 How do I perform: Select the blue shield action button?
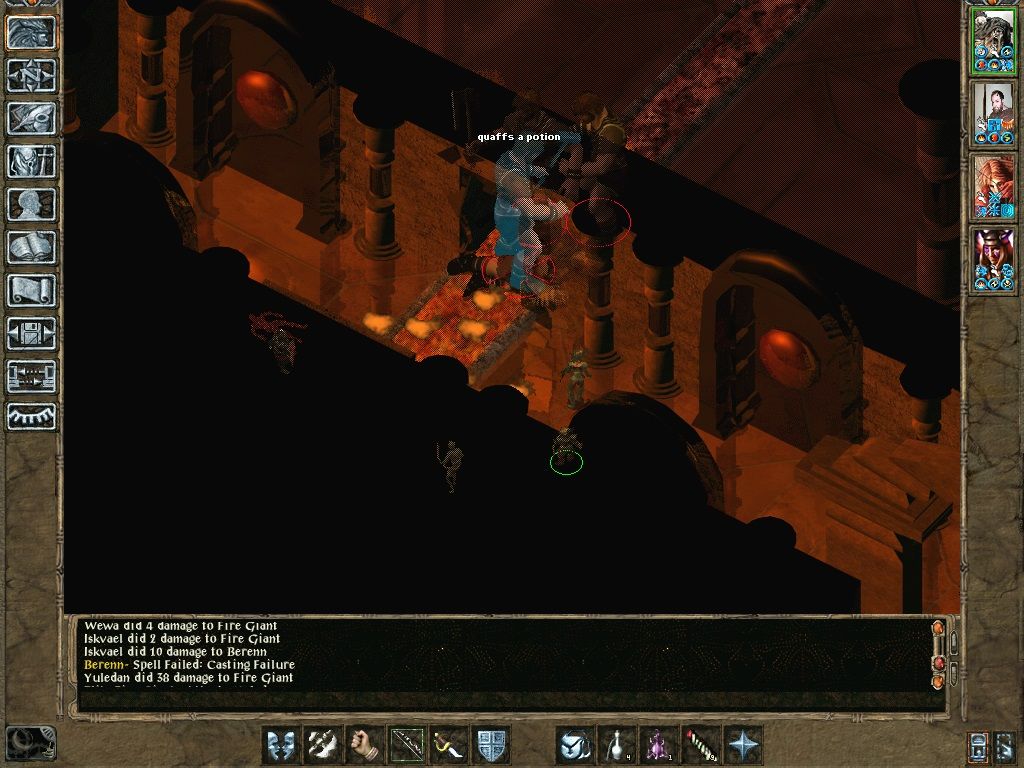point(491,745)
